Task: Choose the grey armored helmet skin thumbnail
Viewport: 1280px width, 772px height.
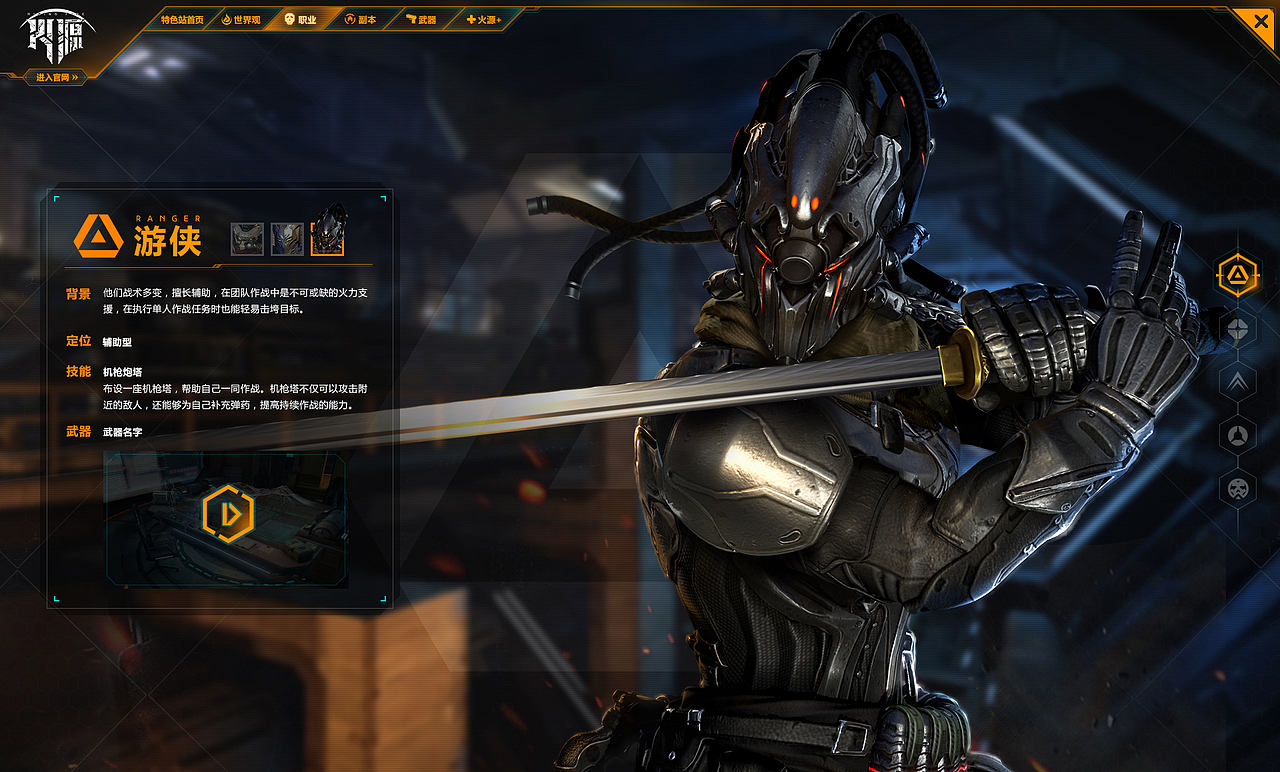Action: tap(247, 239)
